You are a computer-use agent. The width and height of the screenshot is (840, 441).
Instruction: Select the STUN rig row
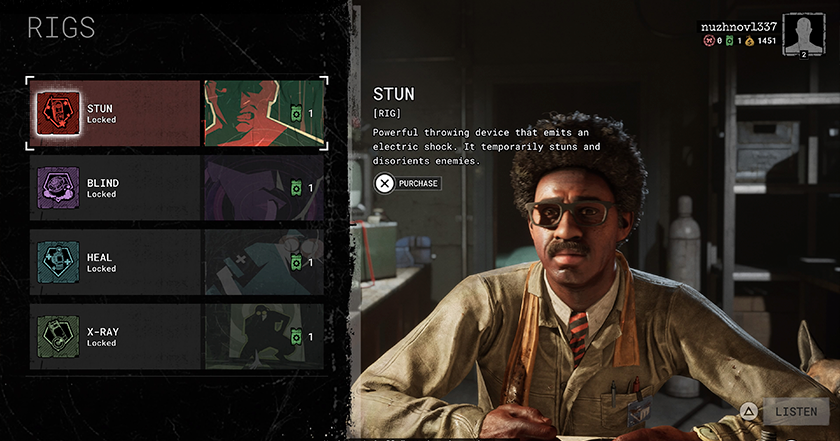coord(175,113)
